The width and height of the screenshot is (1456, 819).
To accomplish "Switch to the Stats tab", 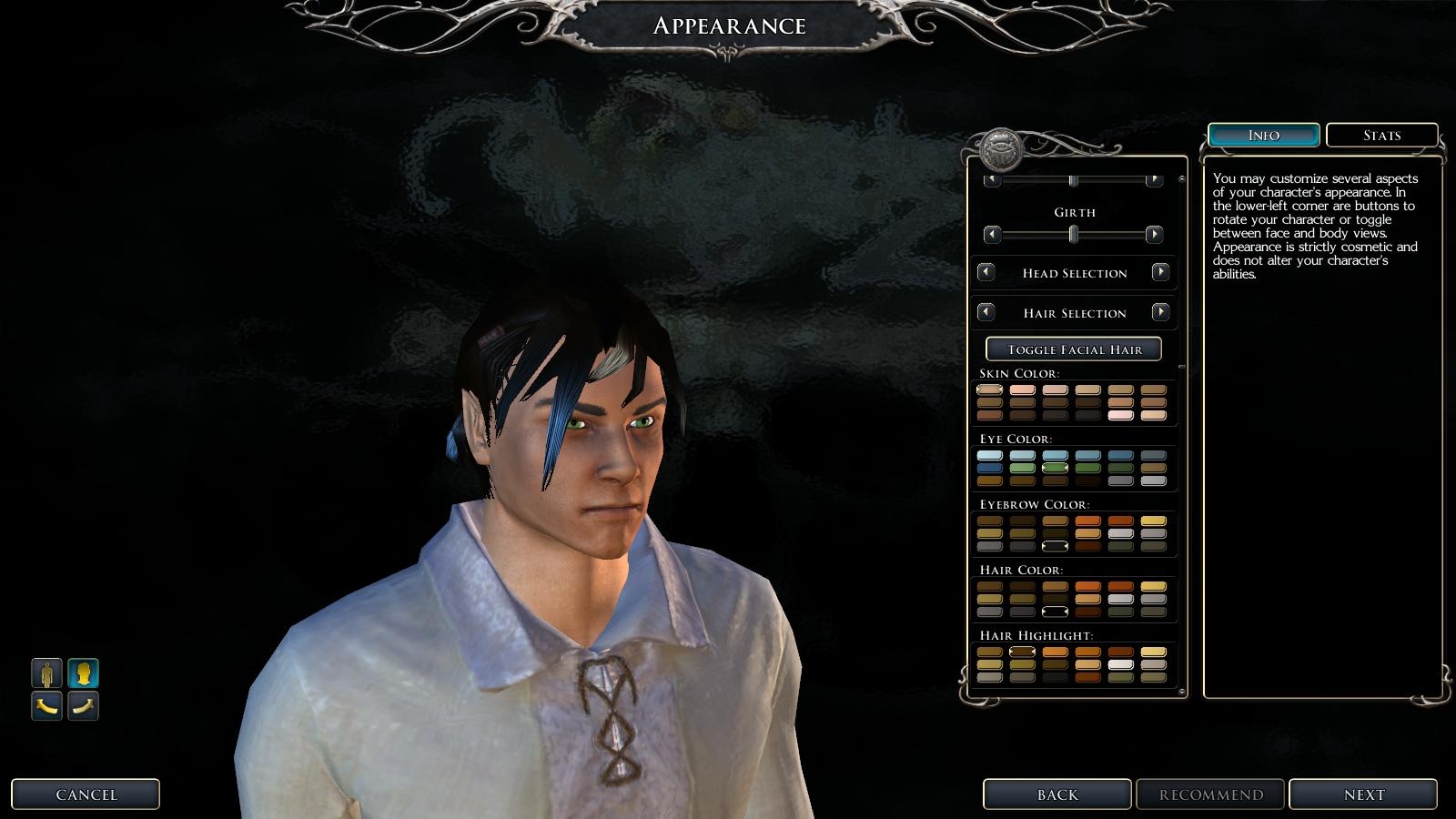I will 1381,135.
